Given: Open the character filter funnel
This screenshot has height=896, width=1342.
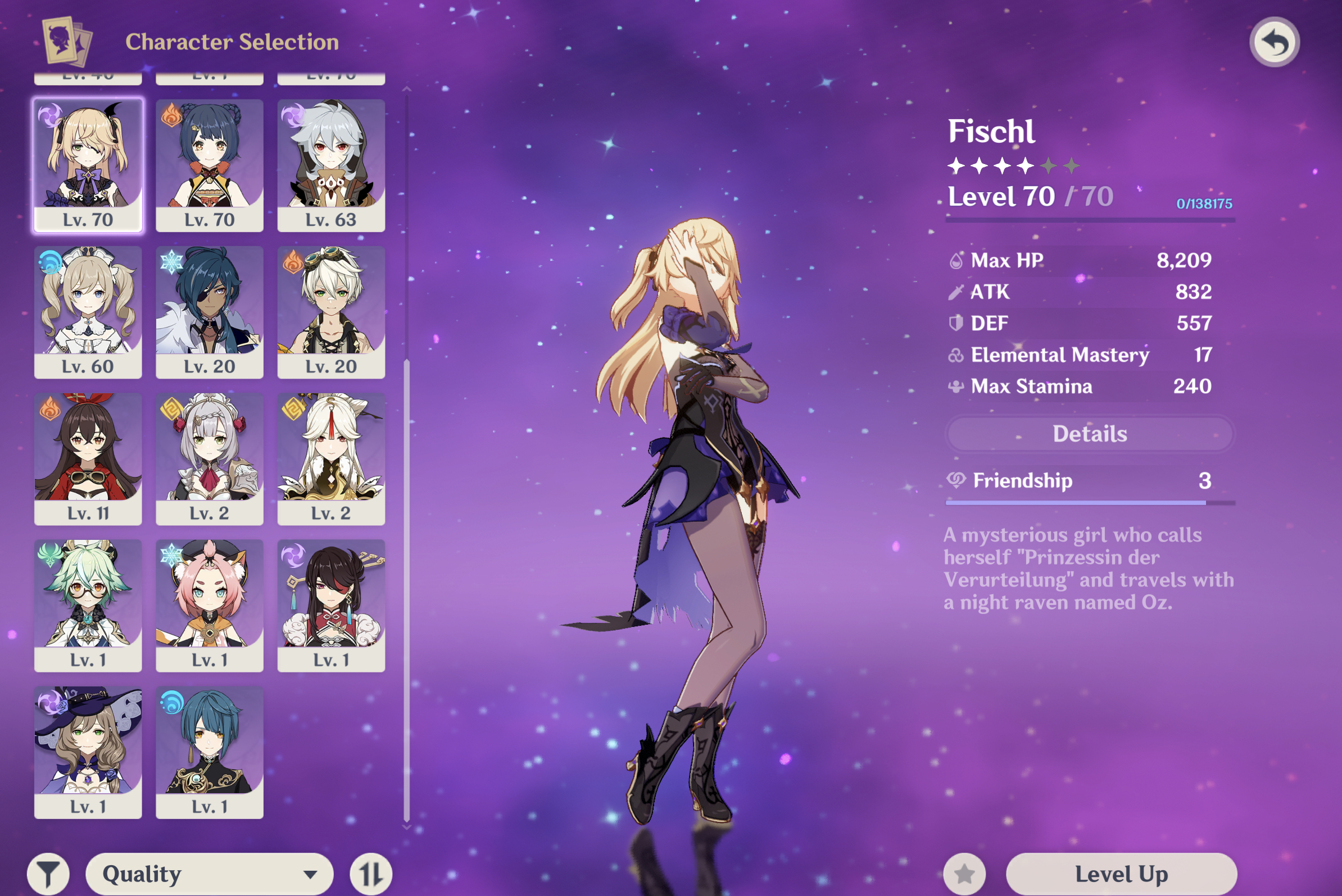Looking at the screenshot, I should click(x=48, y=873).
